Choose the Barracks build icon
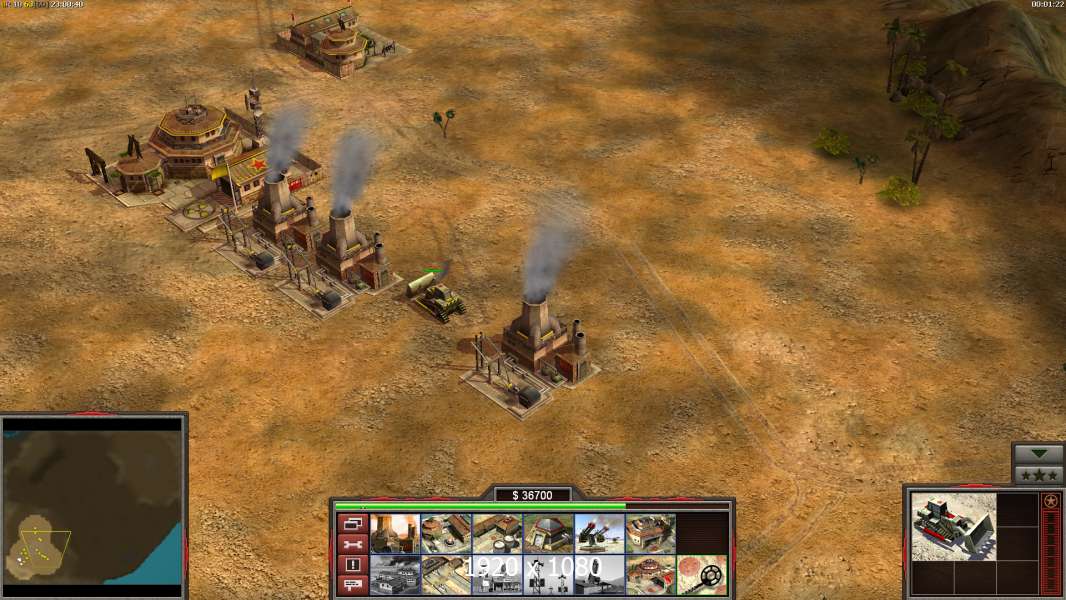 (446, 534)
